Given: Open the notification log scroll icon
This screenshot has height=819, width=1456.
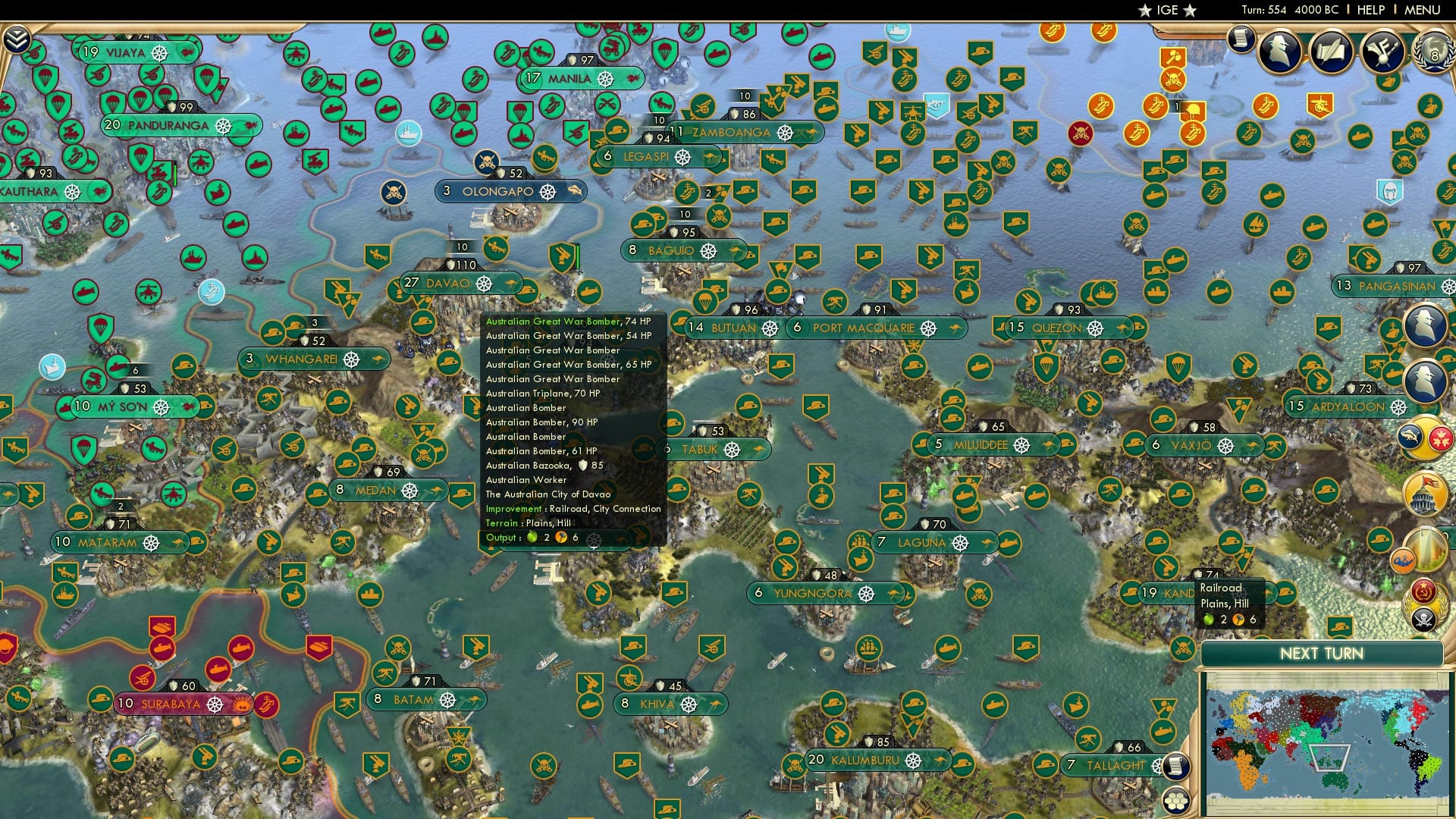Looking at the screenshot, I should click(x=1241, y=39).
